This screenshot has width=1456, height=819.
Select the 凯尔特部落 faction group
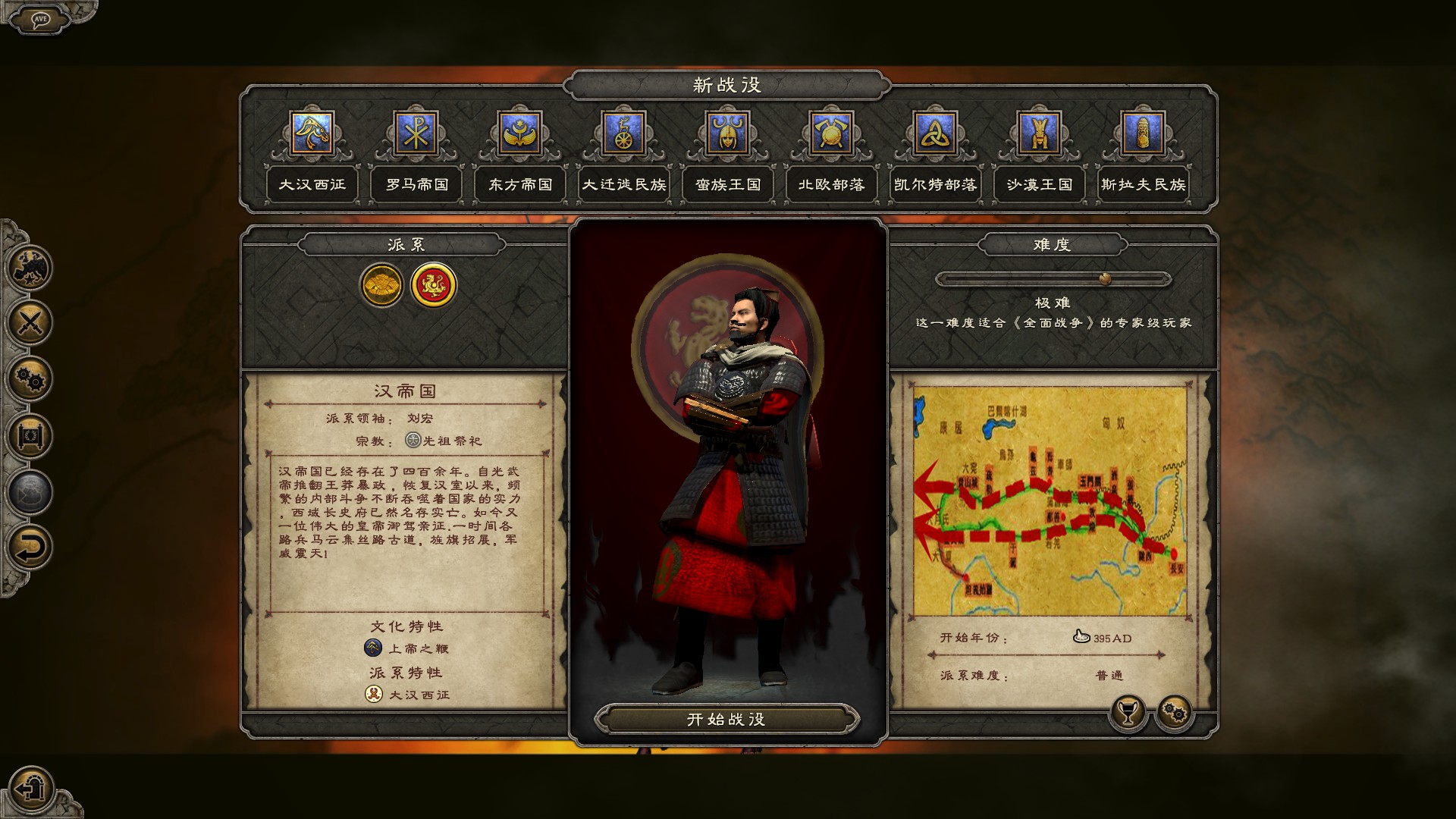pyautogui.click(x=935, y=184)
